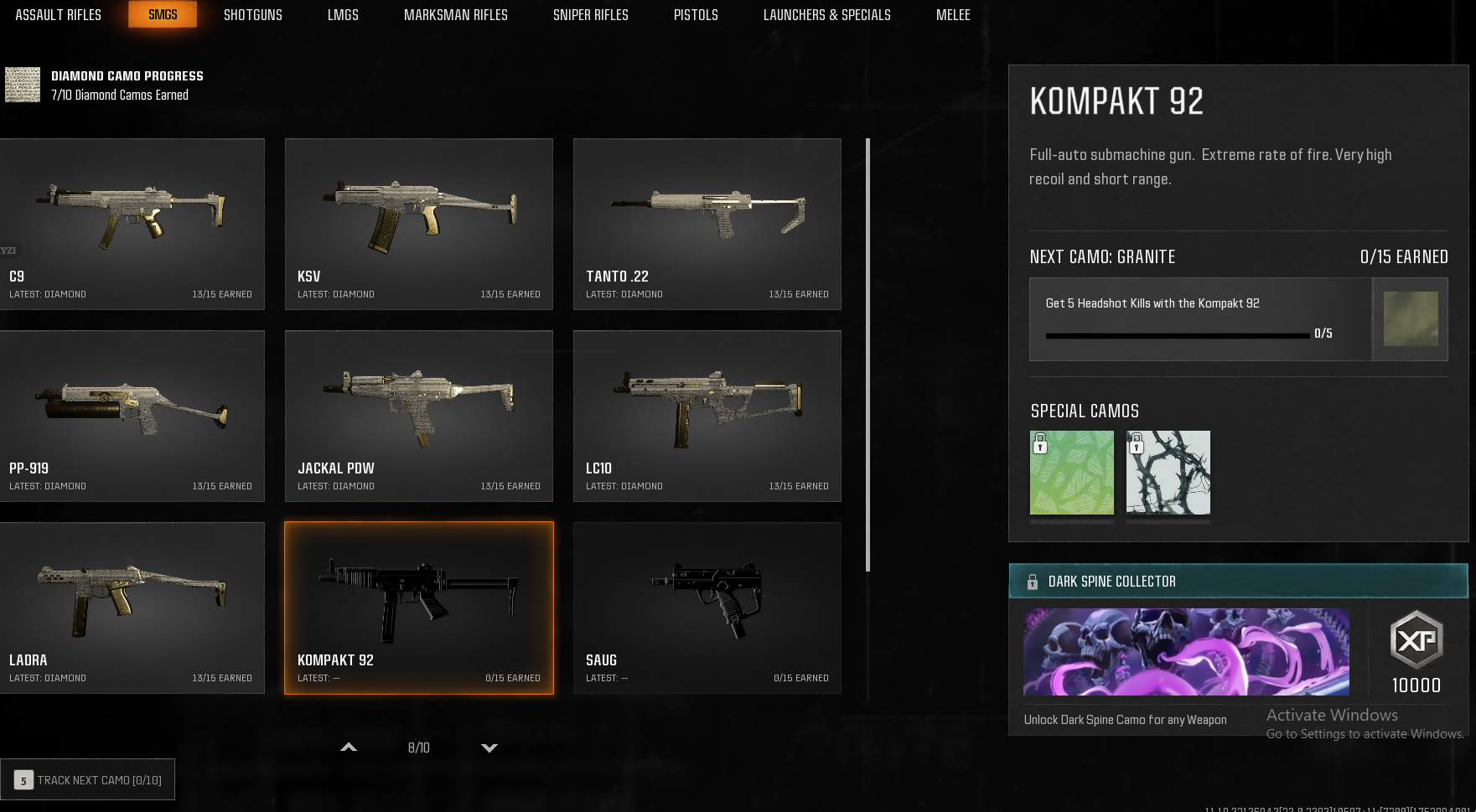
Task: Click the down arrow page control
Action: pos(489,747)
